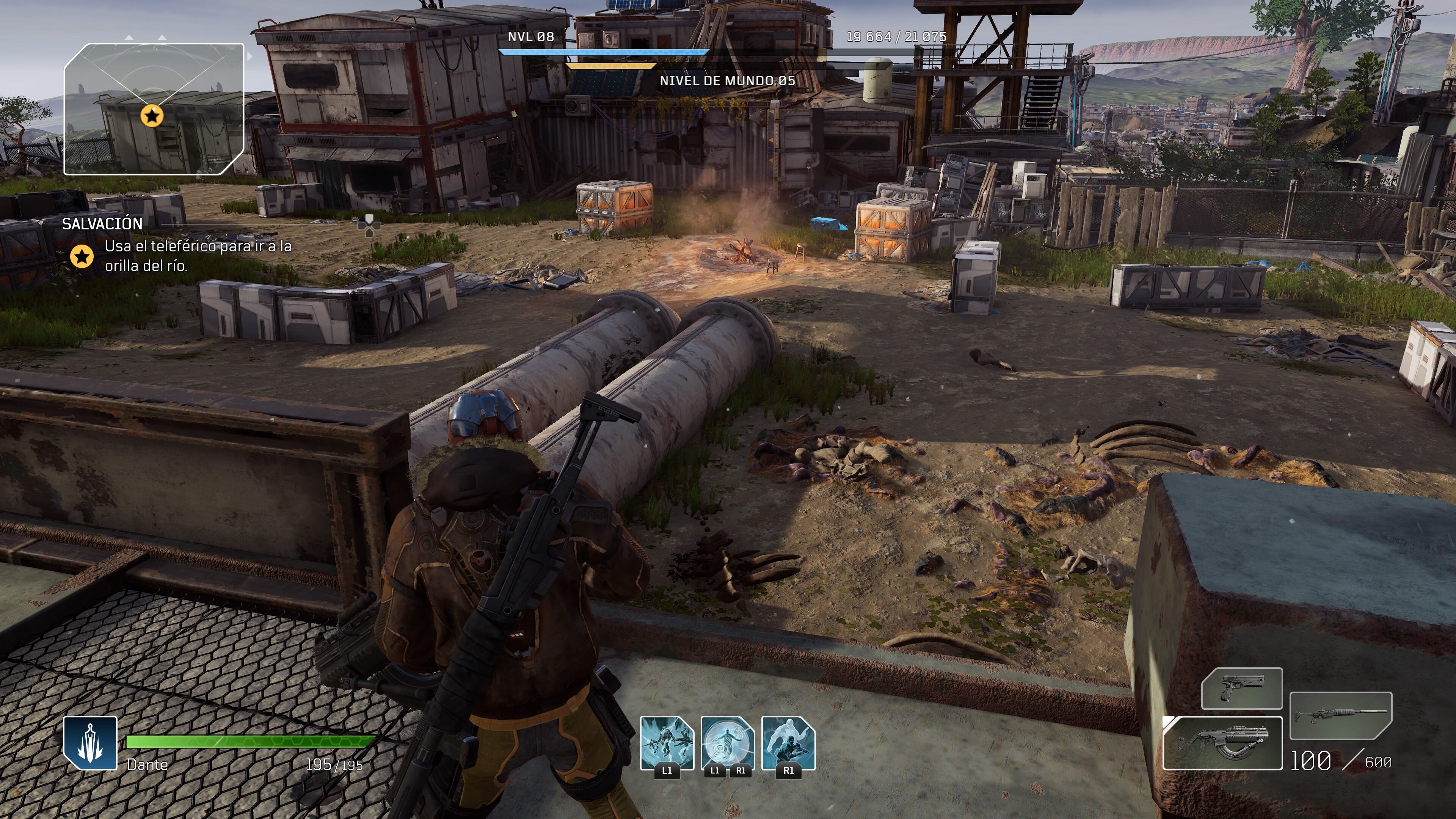Activate the ability showing floating enemies
Screen dimensions: 1456x819
667,743
